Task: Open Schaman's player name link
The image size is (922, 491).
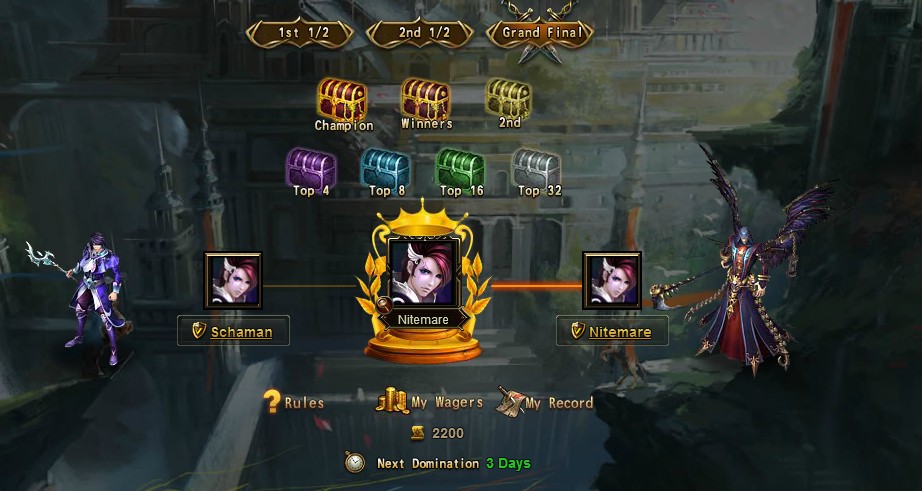Action: pos(241,332)
